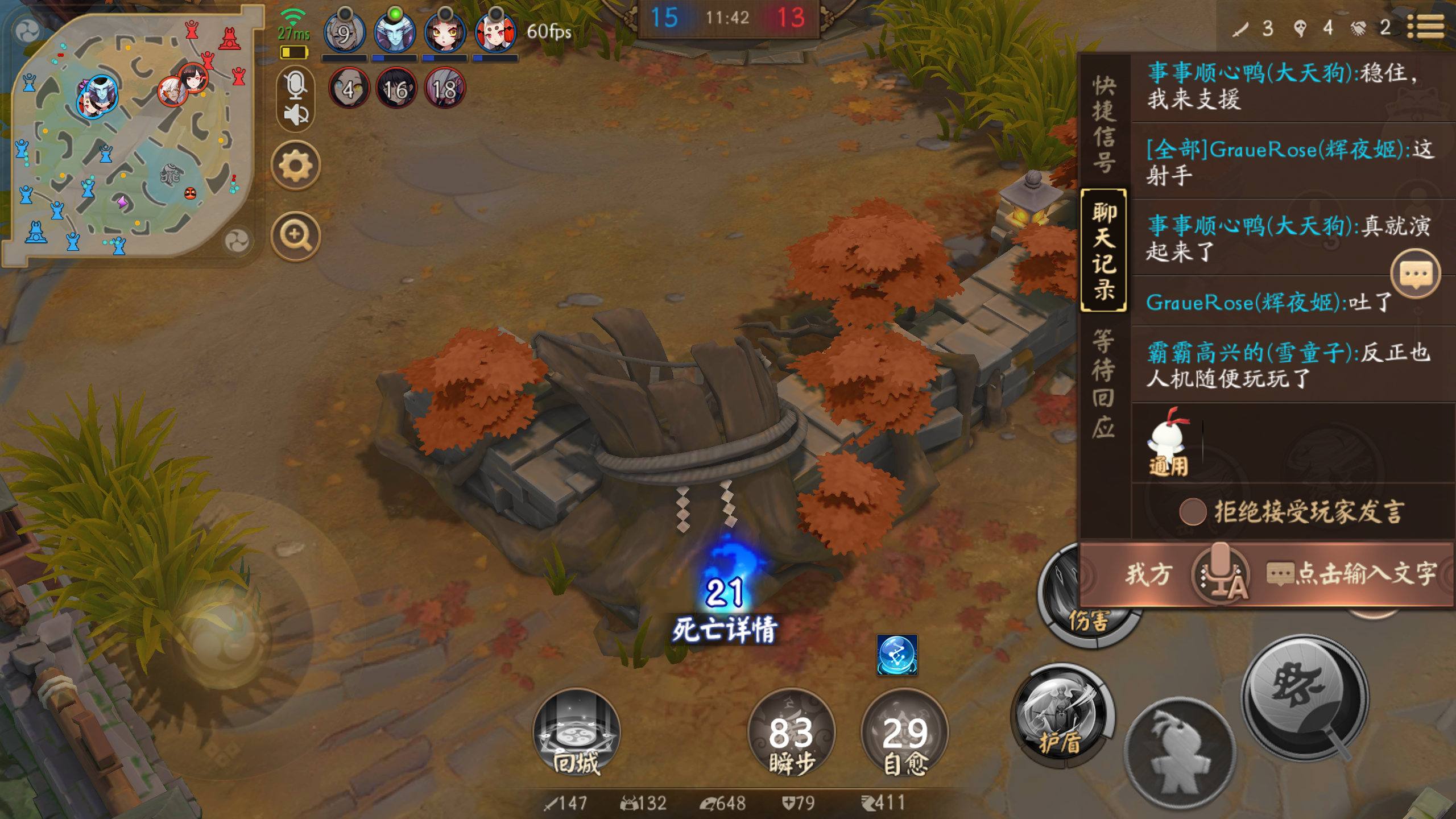The height and width of the screenshot is (819, 1456).
Task: Activate the 瞬步 blink skill
Action: (x=791, y=735)
